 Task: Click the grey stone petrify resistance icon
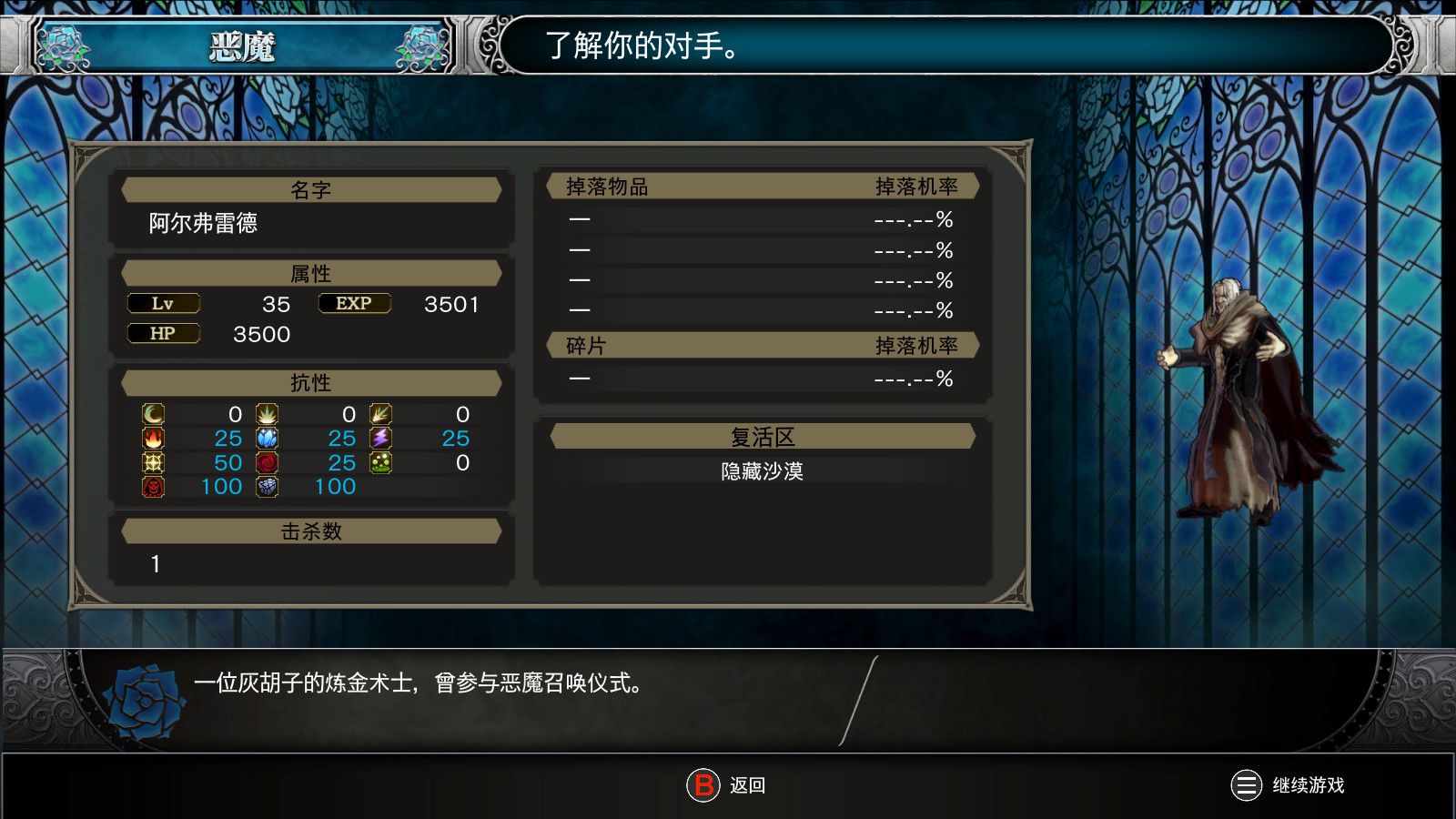pos(267,487)
